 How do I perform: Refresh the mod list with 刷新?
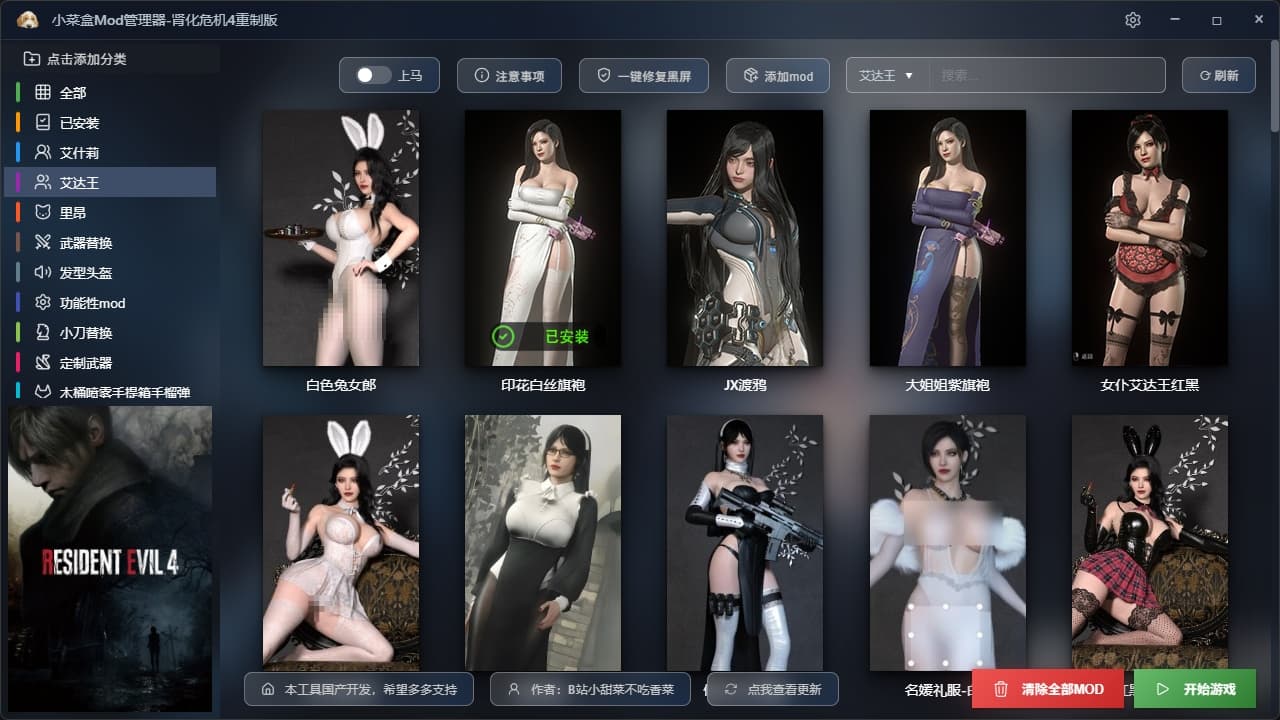[1218, 76]
